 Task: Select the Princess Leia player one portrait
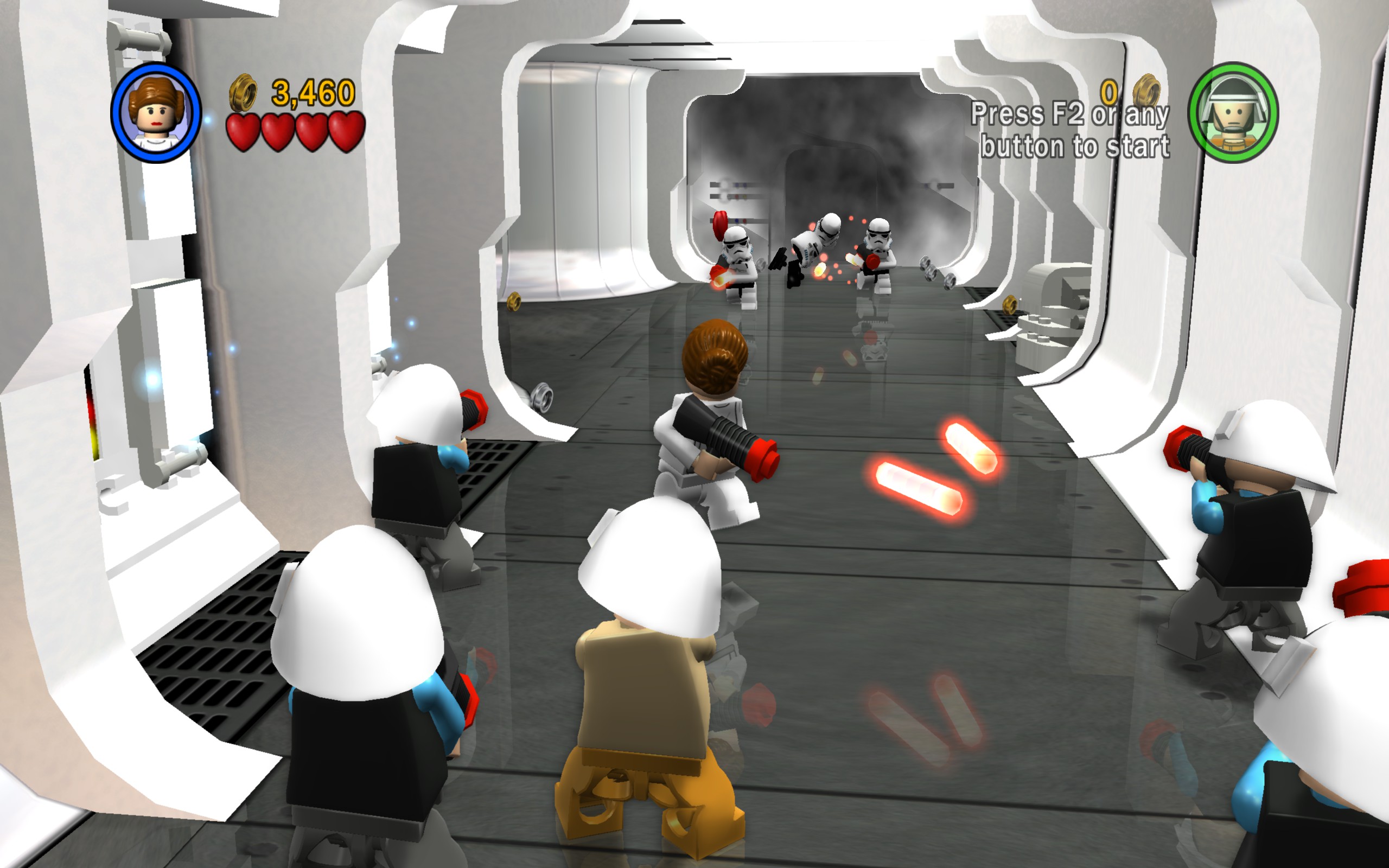pos(156,113)
